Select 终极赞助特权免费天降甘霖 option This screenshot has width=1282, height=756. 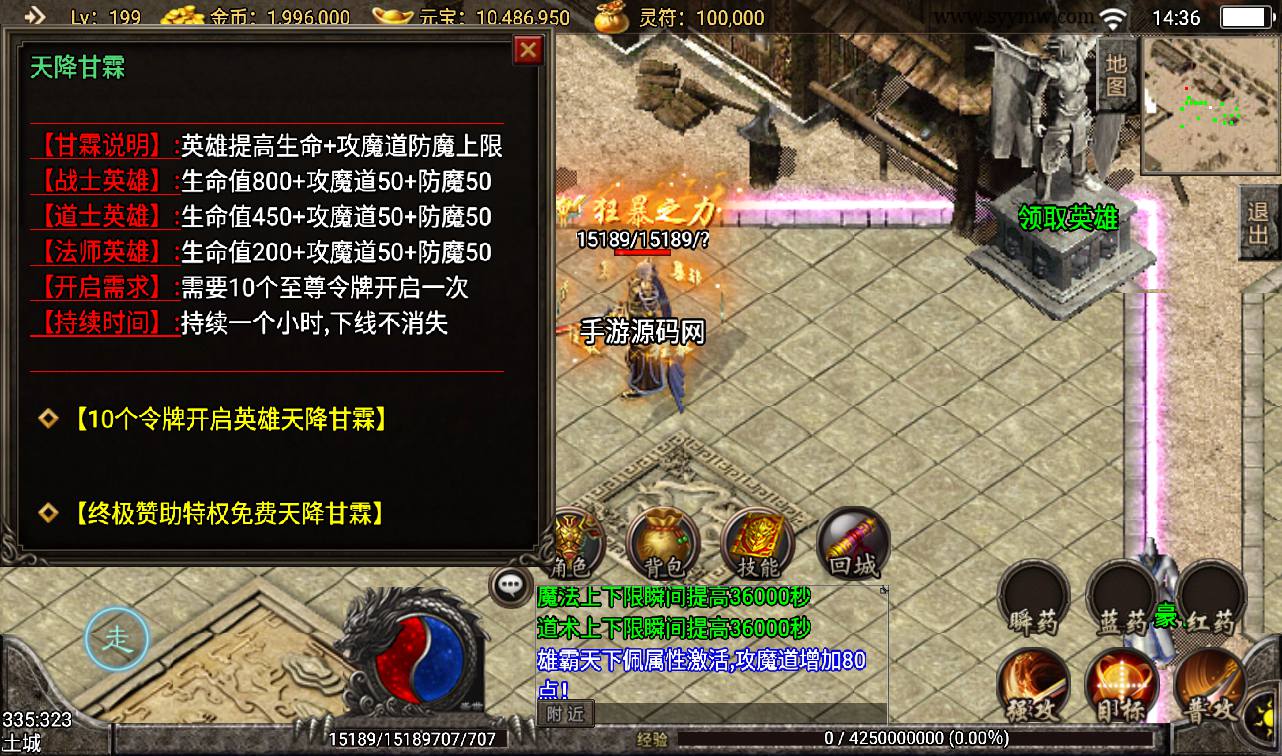229,514
